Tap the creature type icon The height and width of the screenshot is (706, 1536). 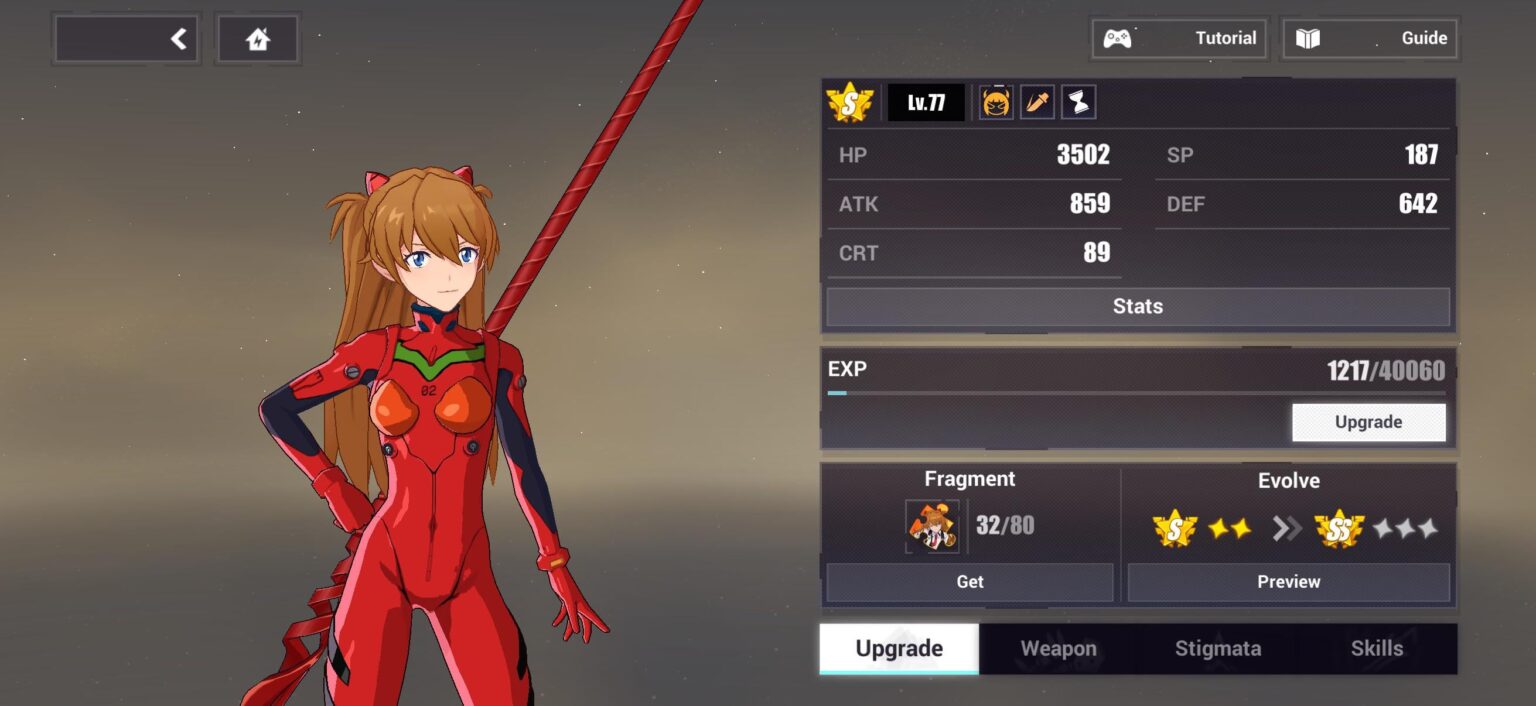point(996,102)
